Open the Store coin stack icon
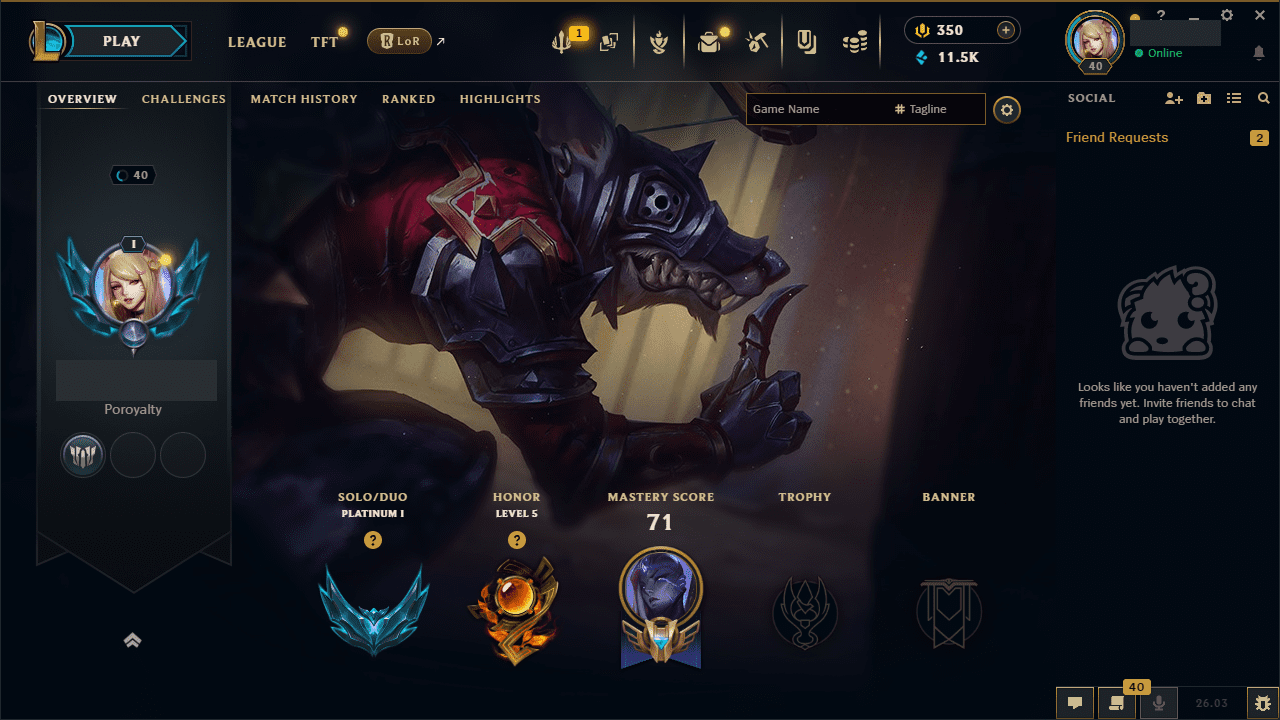This screenshot has height=720, width=1280. click(855, 41)
